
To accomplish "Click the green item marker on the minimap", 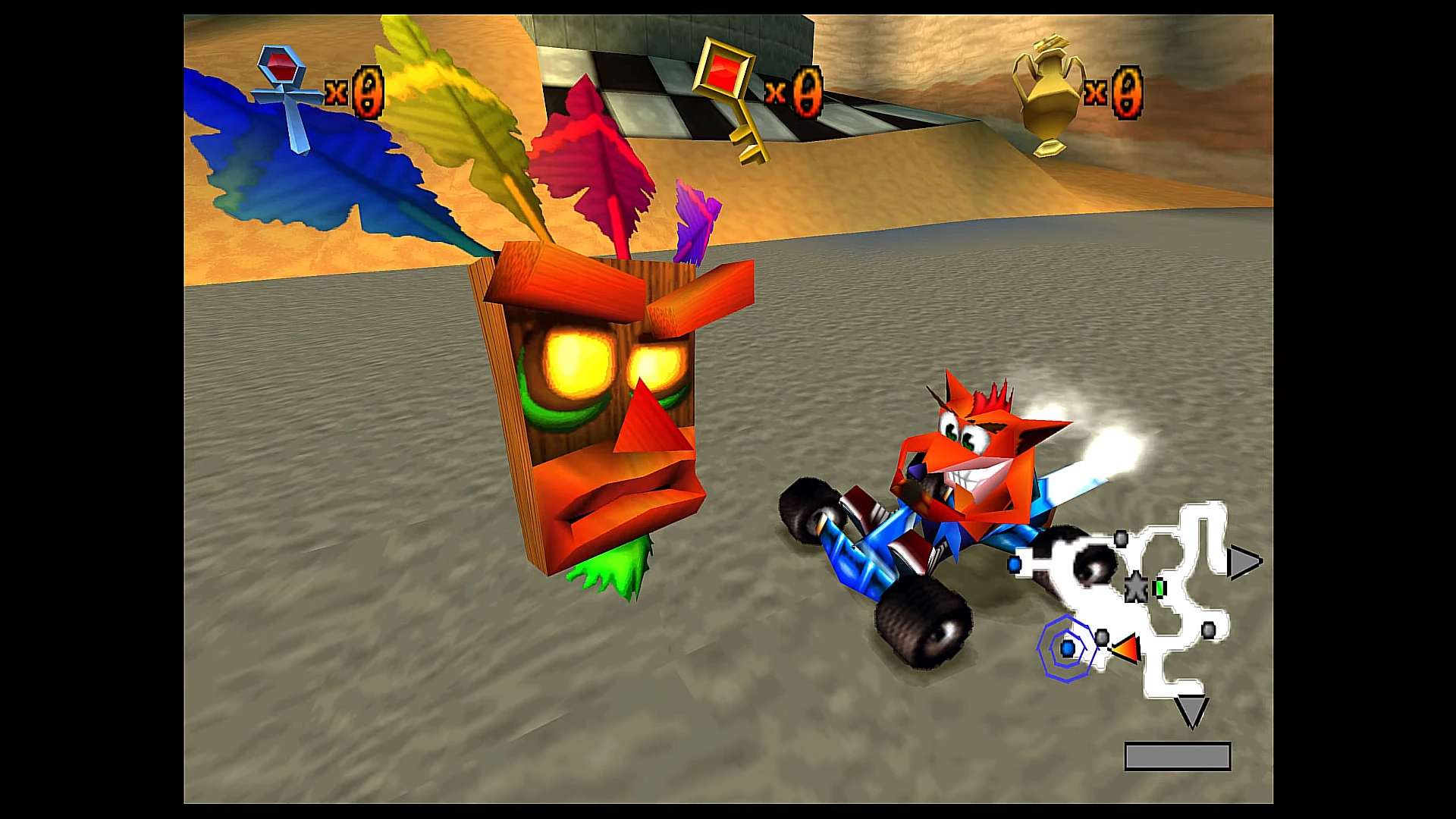I will click(1161, 588).
